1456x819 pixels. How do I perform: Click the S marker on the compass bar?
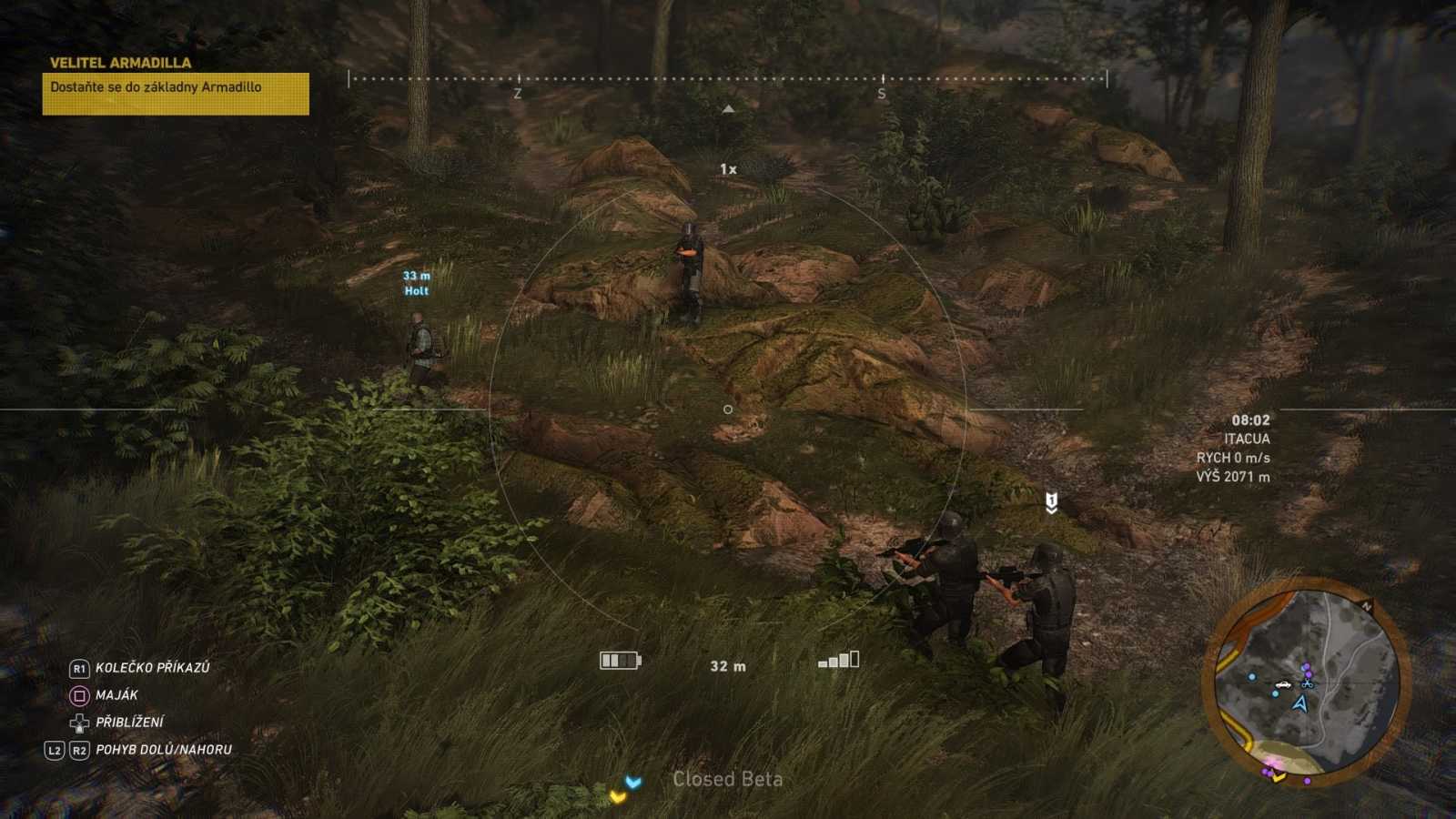pyautogui.click(x=881, y=92)
